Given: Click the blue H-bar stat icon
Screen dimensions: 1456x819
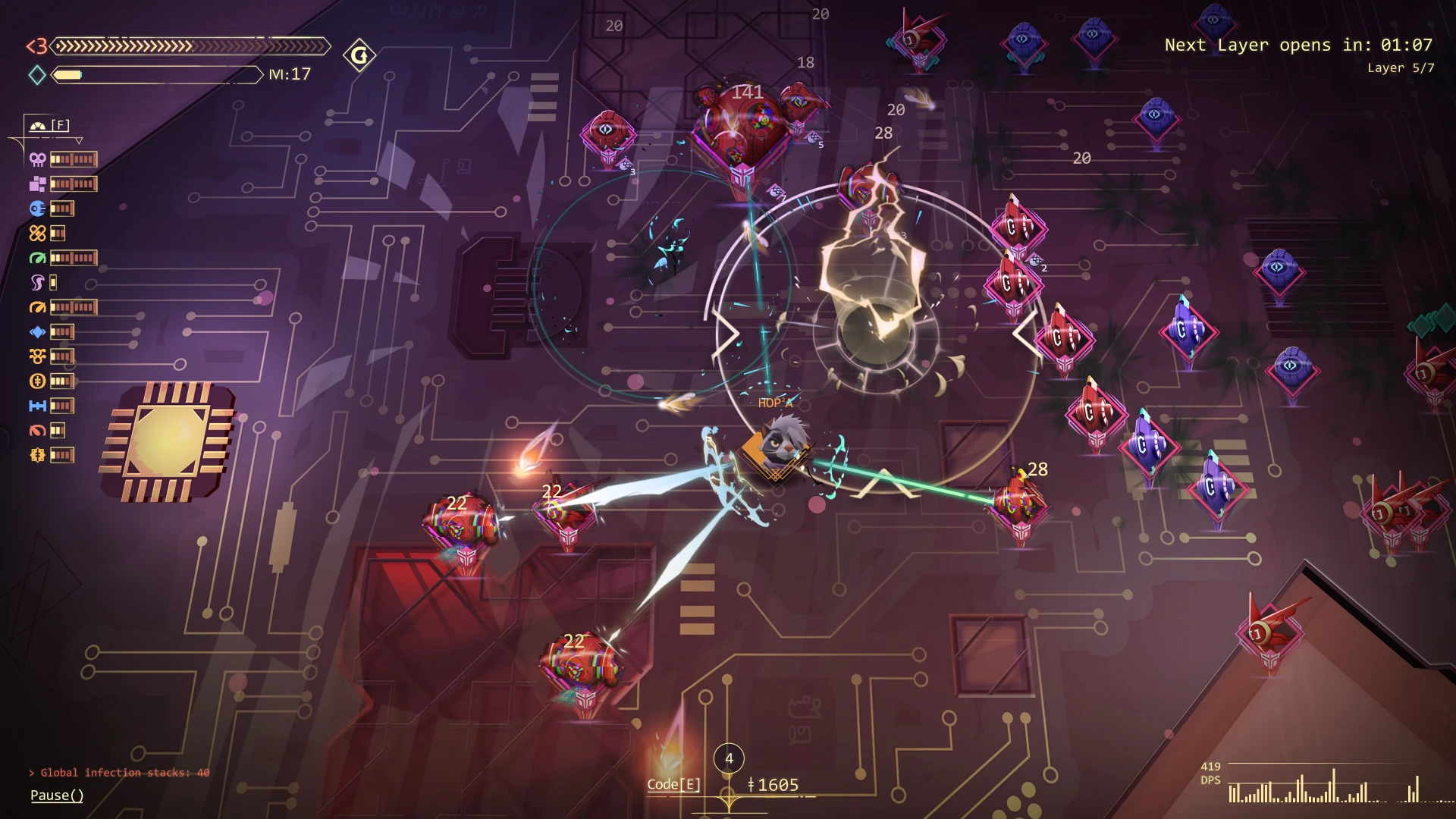Looking at the screenshot, I should (x=37, y=406).
